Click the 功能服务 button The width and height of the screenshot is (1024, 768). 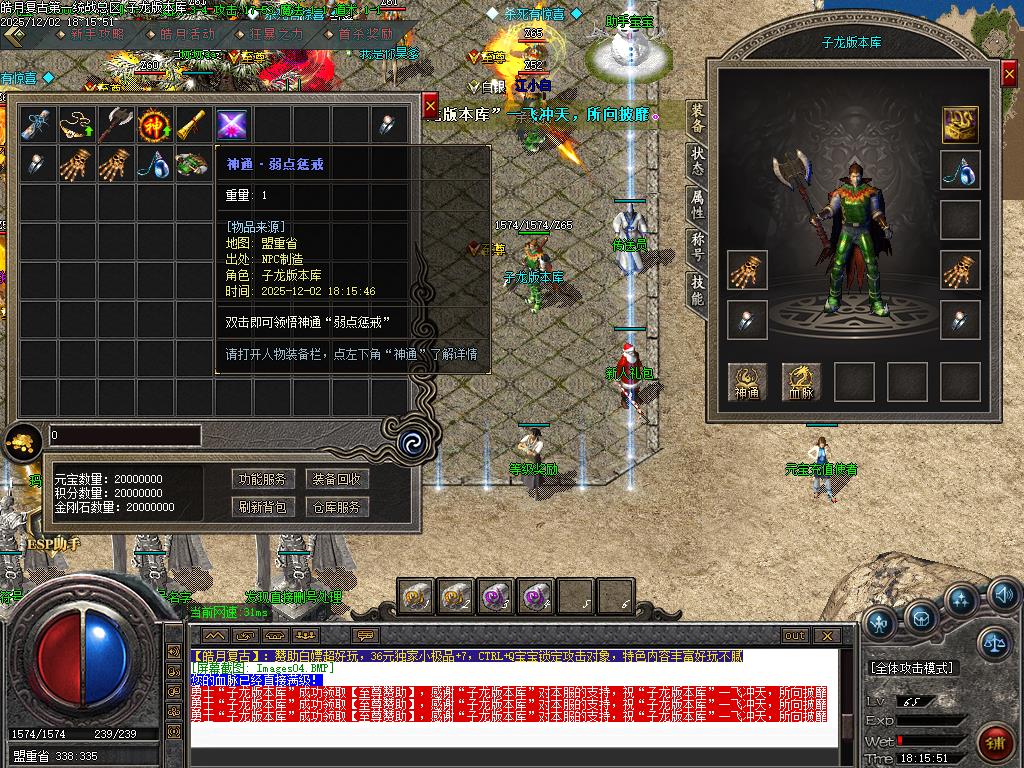point(261,479)
